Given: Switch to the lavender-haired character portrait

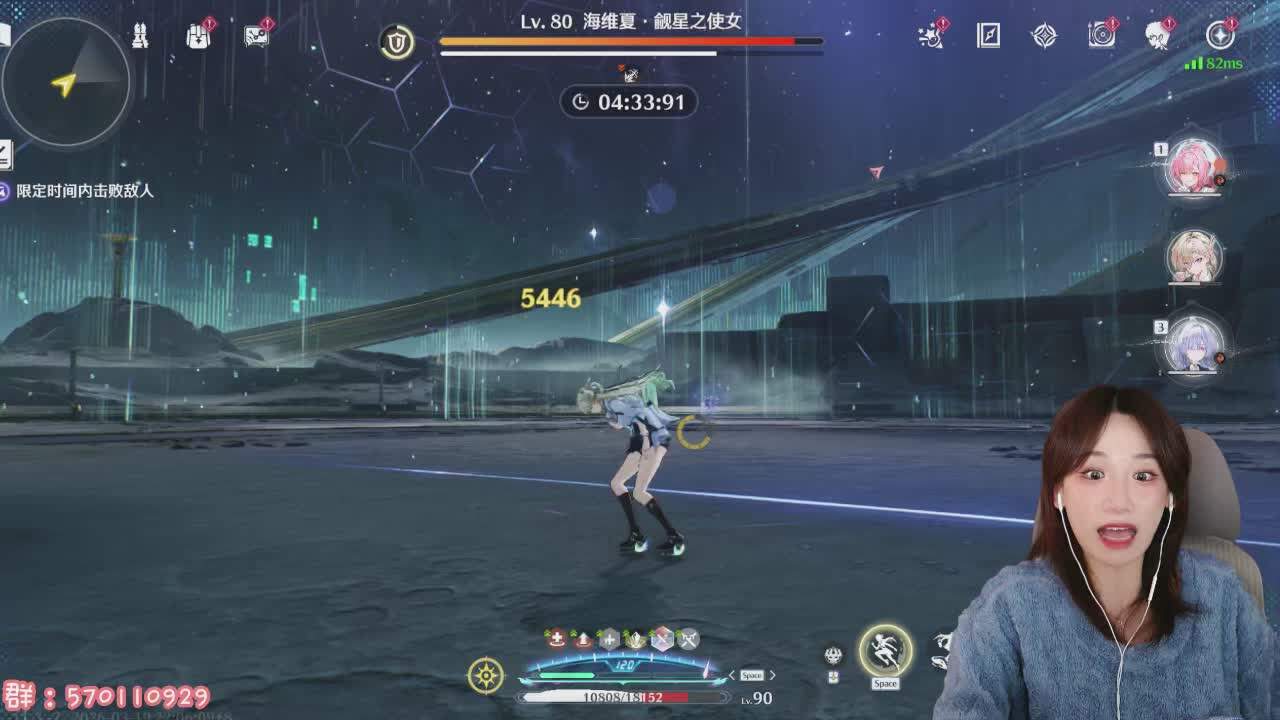Looking at the screenshot, I should click(1194, 345).
